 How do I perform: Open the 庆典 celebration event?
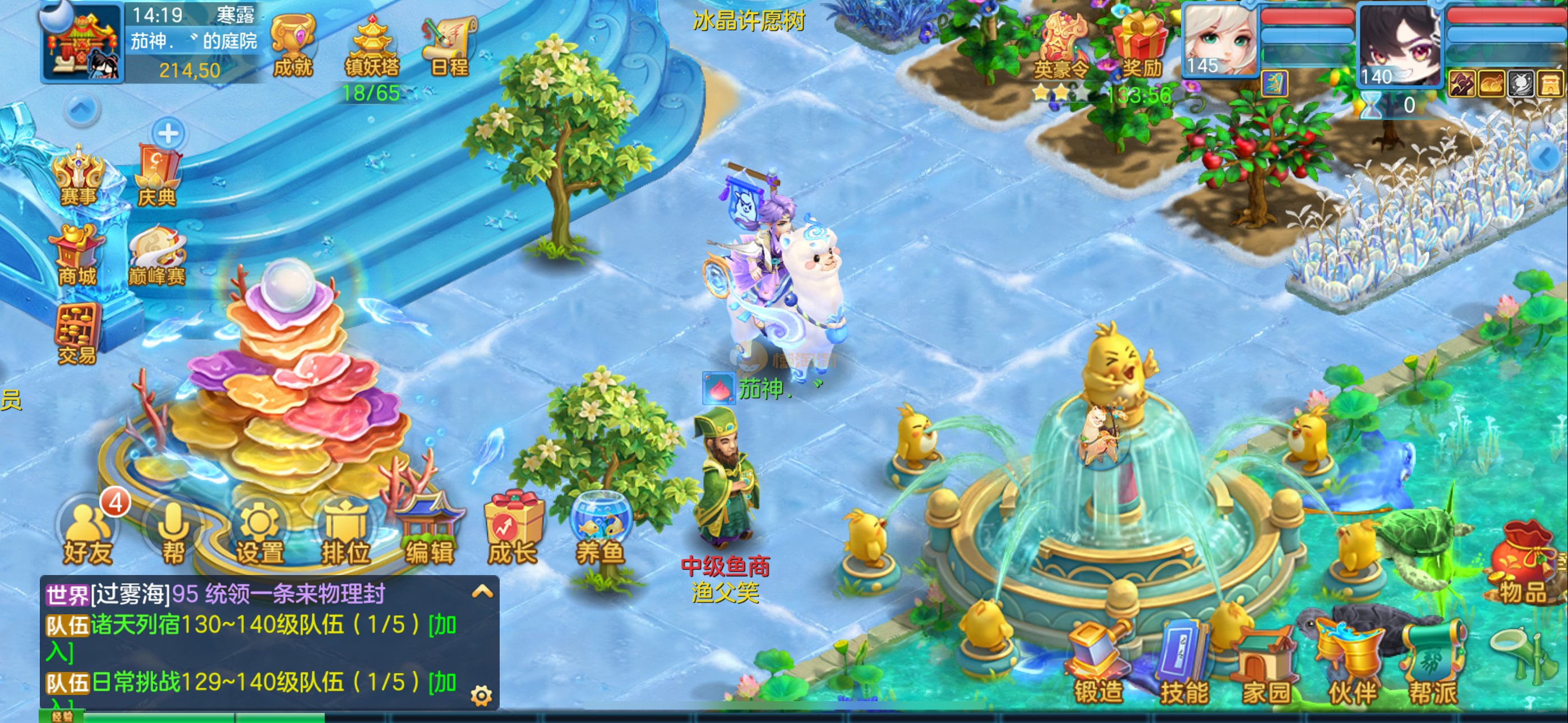[x=157, y=175]
